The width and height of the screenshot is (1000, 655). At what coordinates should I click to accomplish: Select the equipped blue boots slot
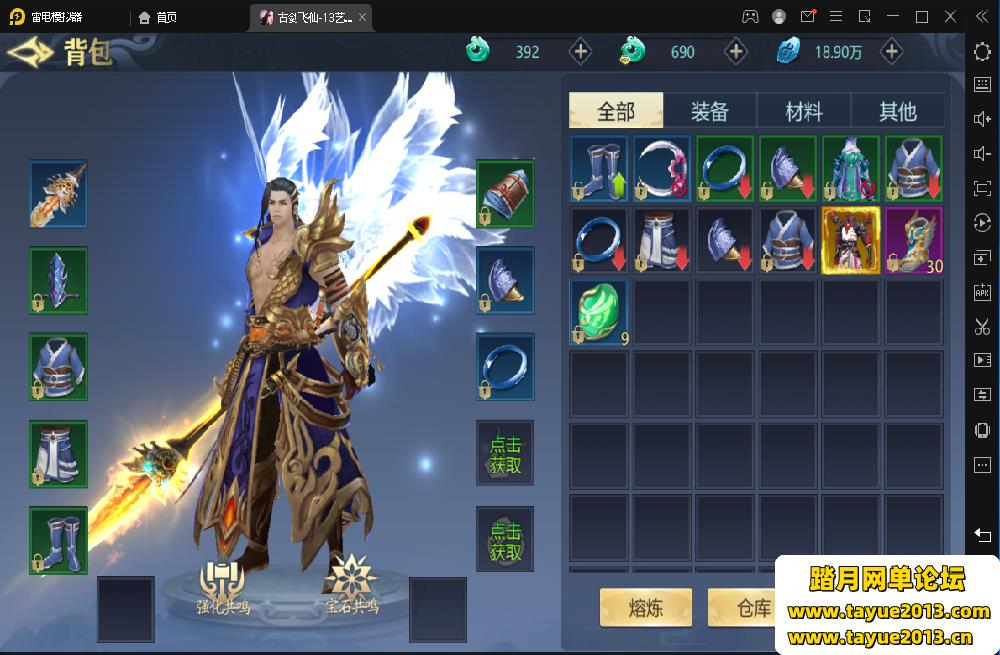[x=58, y=540]
